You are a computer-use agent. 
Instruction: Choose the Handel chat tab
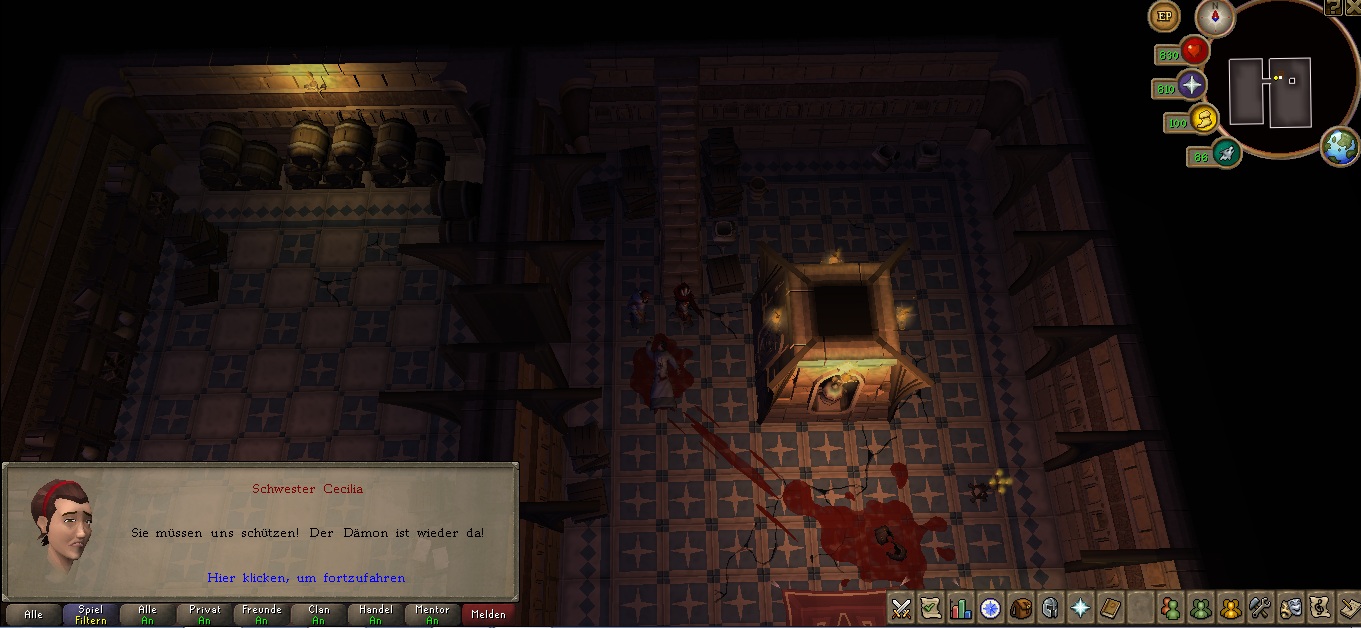point(375,614)
